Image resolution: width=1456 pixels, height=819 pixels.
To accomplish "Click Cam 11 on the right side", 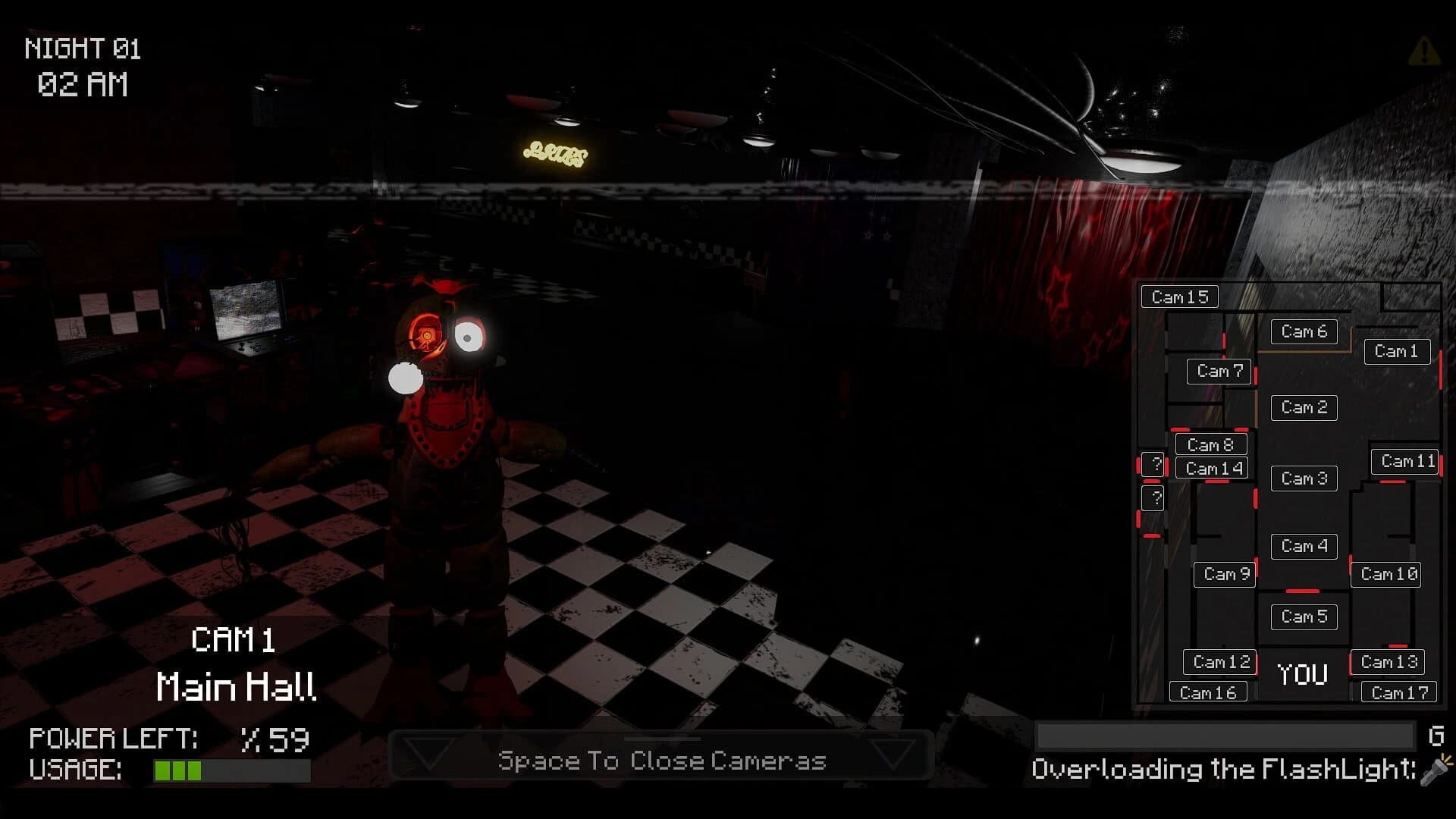I will pyautogui.click(x=1404, y=460).
